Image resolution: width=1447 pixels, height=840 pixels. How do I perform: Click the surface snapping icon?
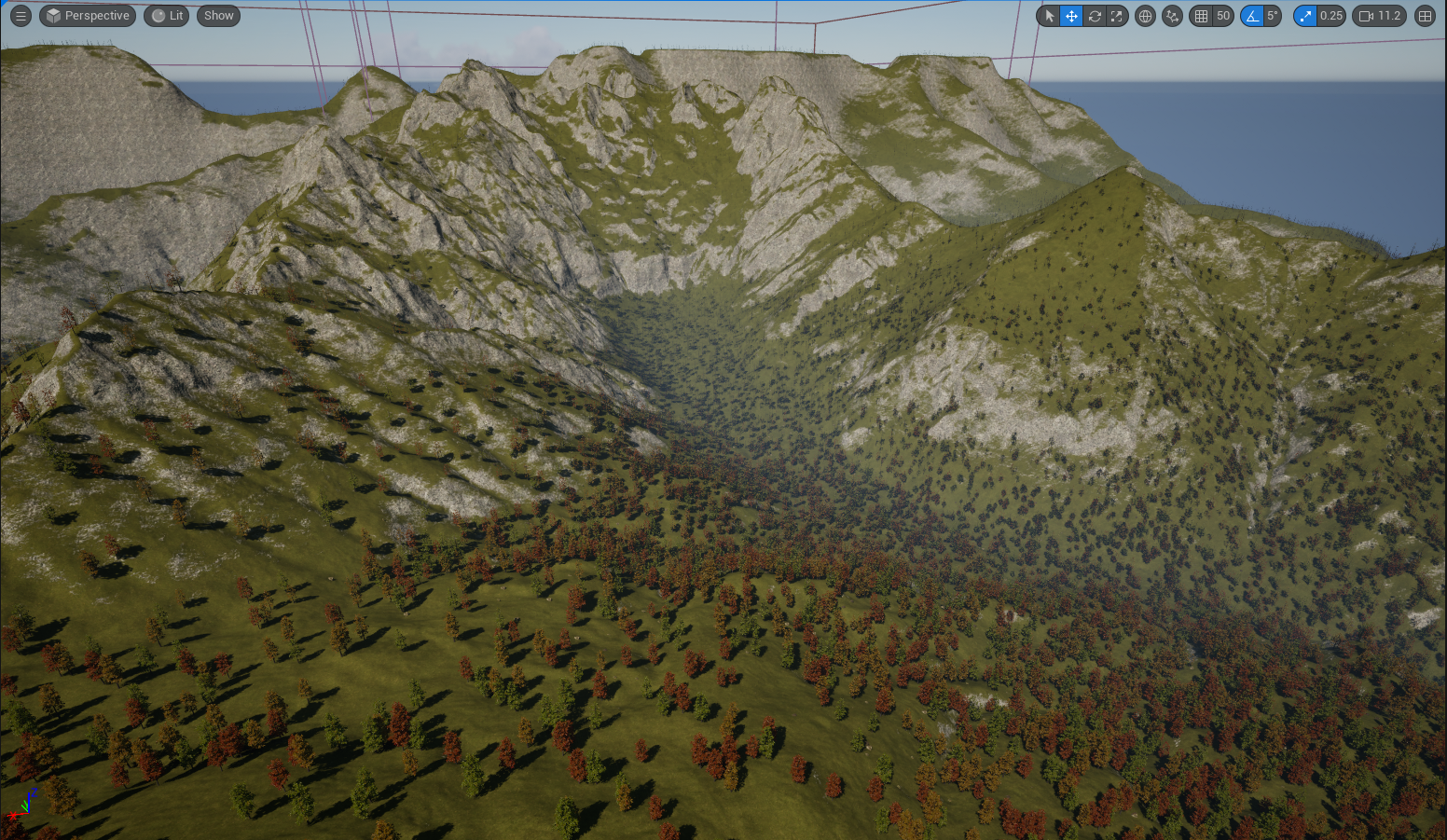tap(1172, 16)
